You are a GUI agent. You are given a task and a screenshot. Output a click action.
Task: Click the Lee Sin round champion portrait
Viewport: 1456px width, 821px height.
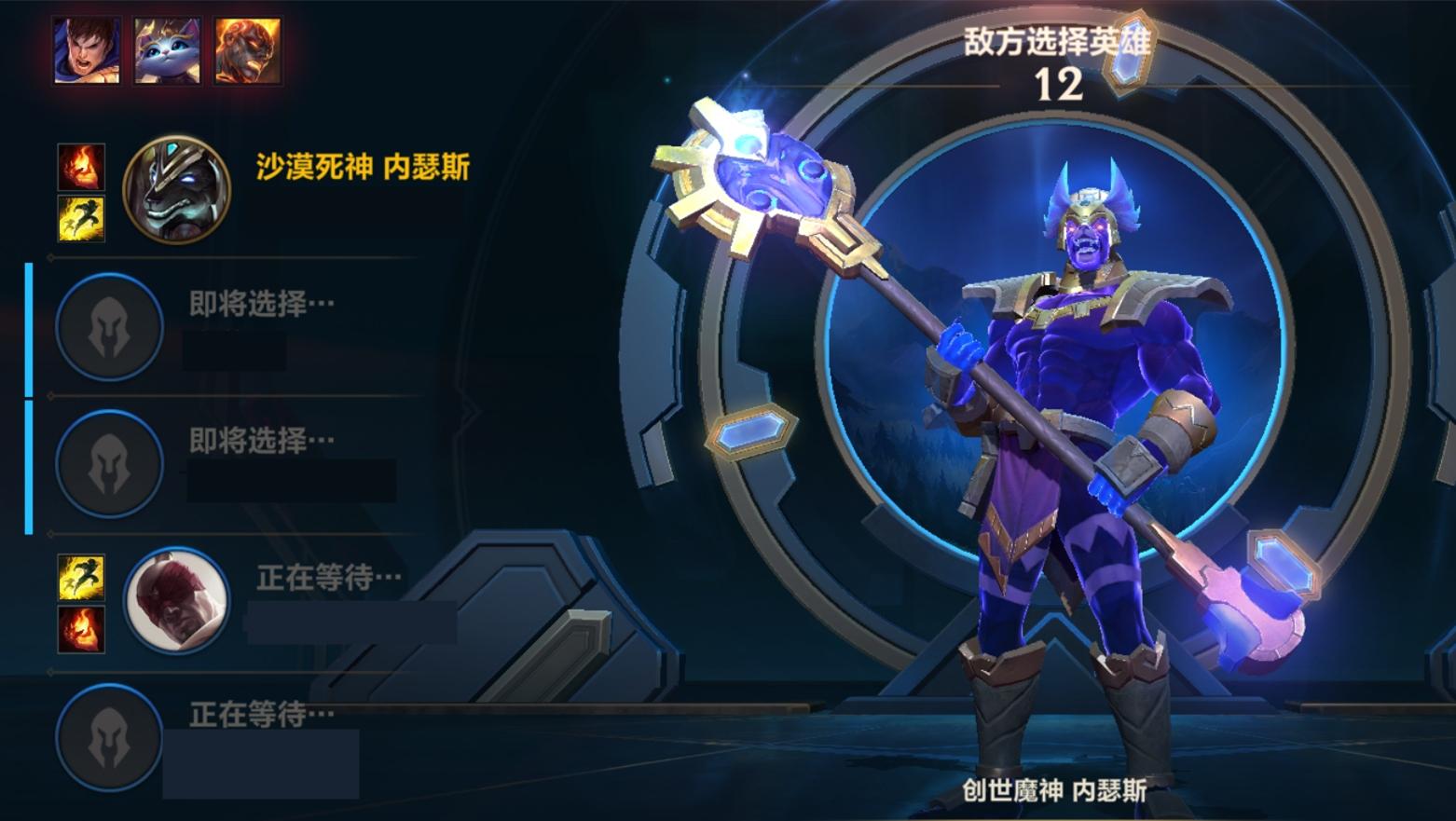pos(176,599)
